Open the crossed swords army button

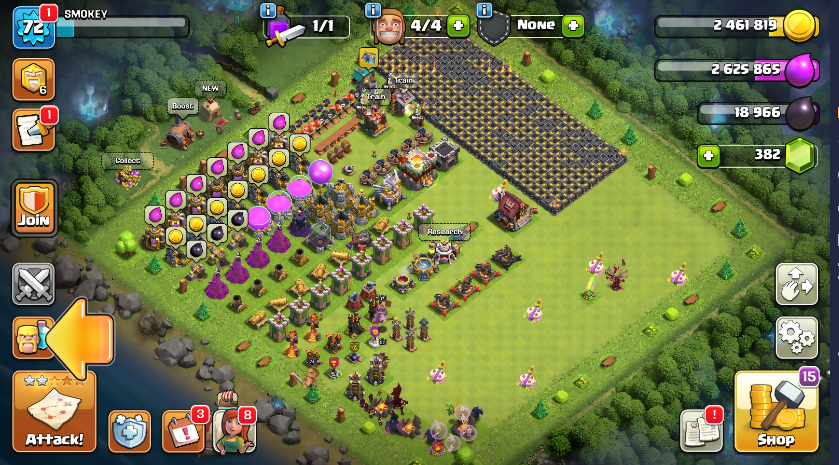(x=33, y=284)
